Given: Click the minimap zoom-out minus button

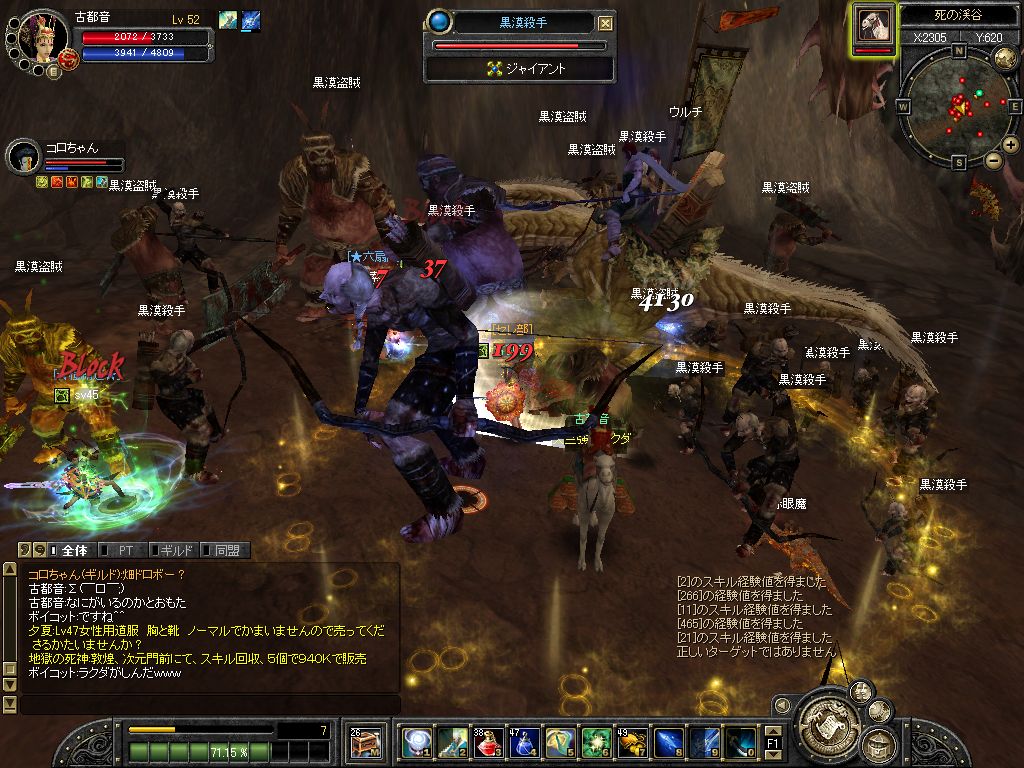Looking at the screenshot, I should [x=993, y=160].
